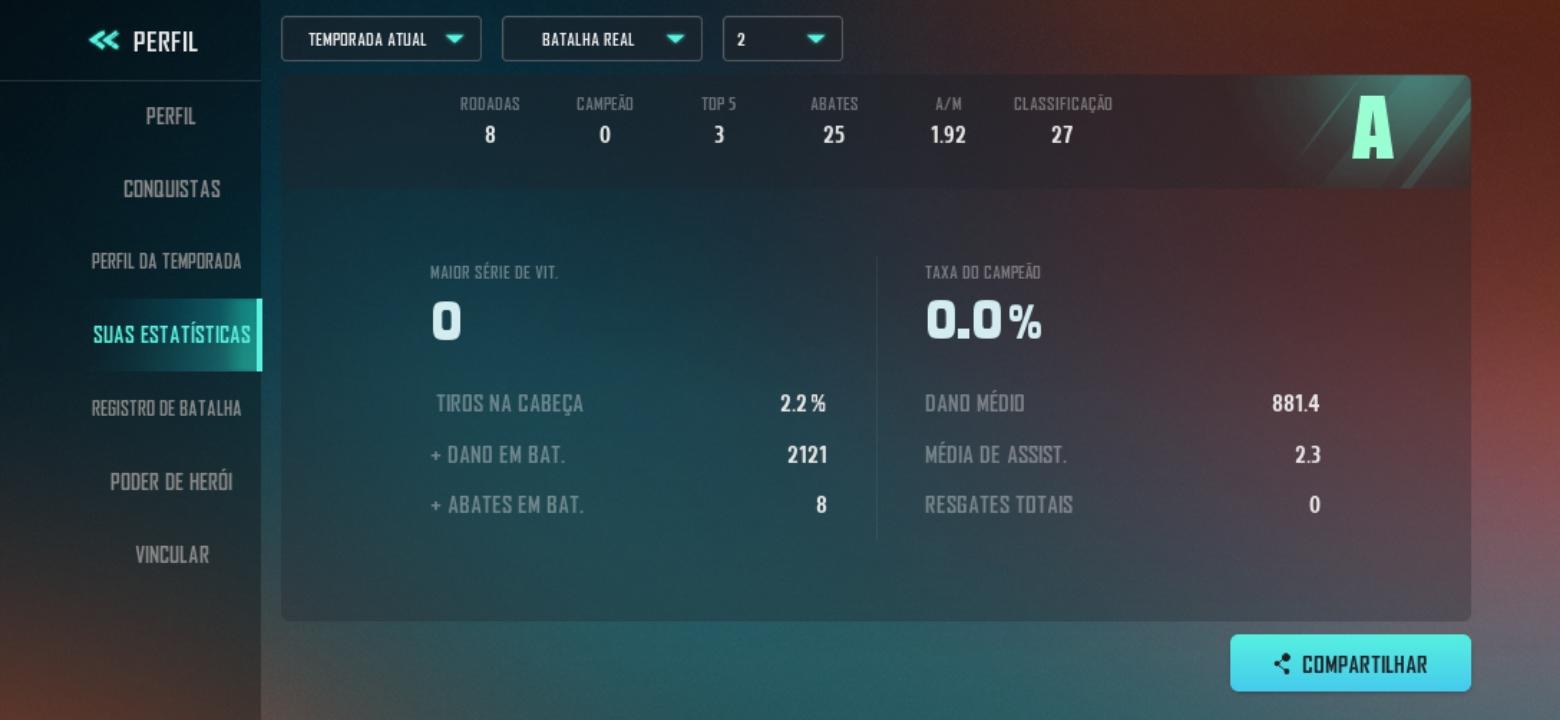This screenshot has height=720, width=1560.
Task: Click the A/M stat value 1.92
Action: (x=946, y=134)
